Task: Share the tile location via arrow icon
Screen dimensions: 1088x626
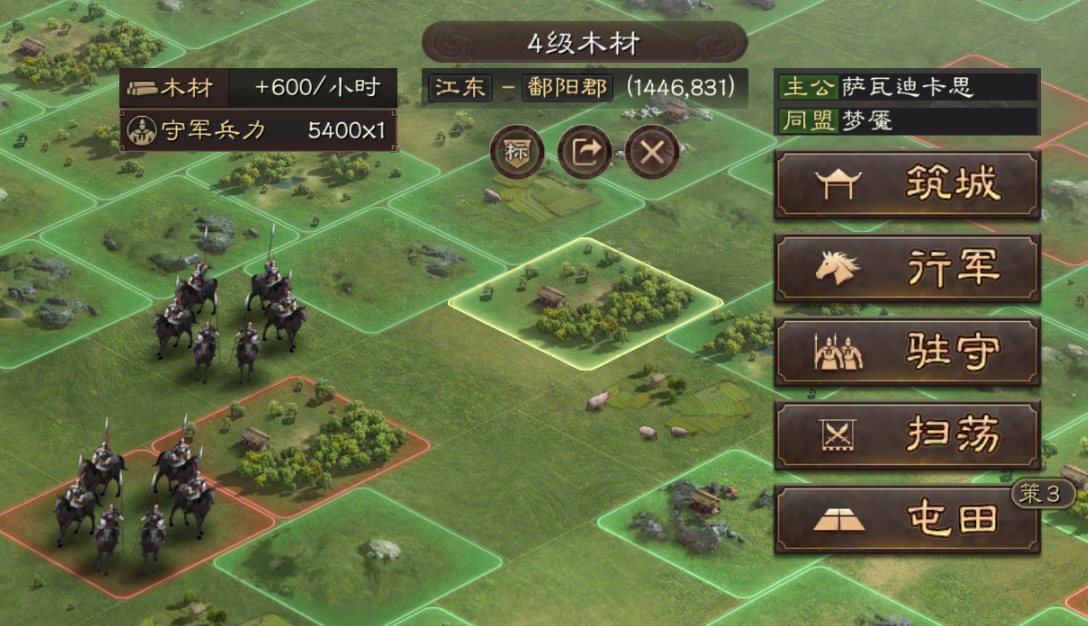Action: point(585,152)
